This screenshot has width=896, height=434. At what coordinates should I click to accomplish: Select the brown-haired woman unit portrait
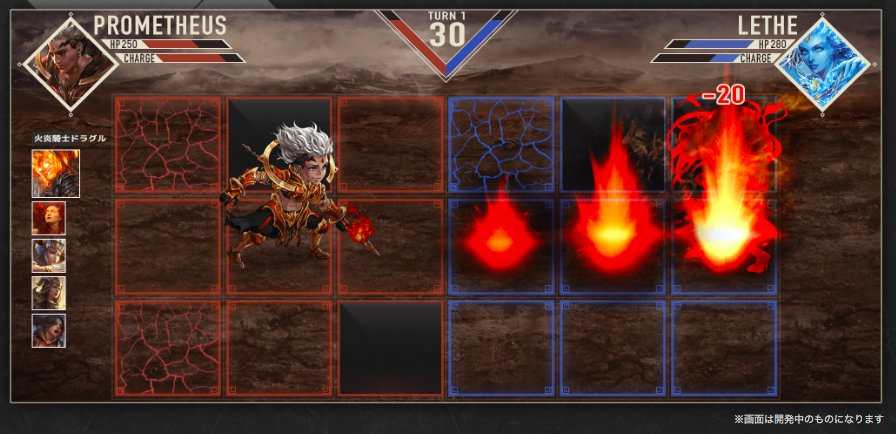pos(49,292)
